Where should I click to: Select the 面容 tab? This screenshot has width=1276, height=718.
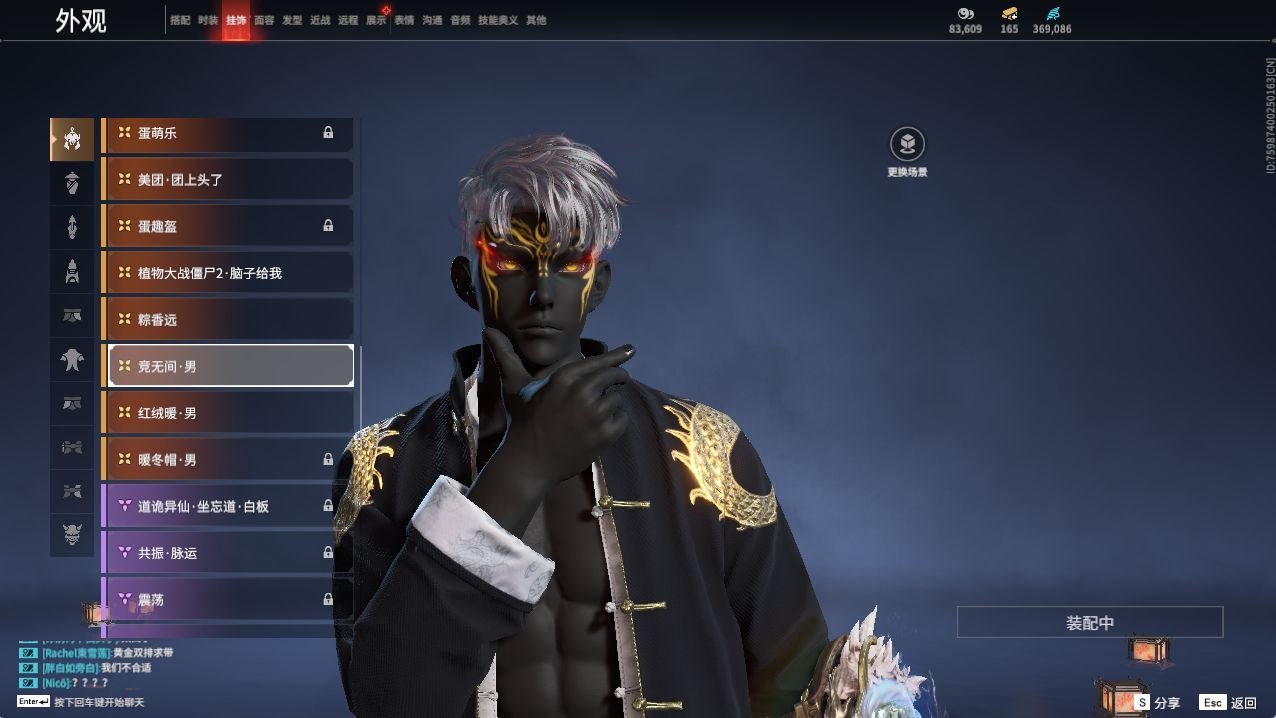(x=264, y=20)
